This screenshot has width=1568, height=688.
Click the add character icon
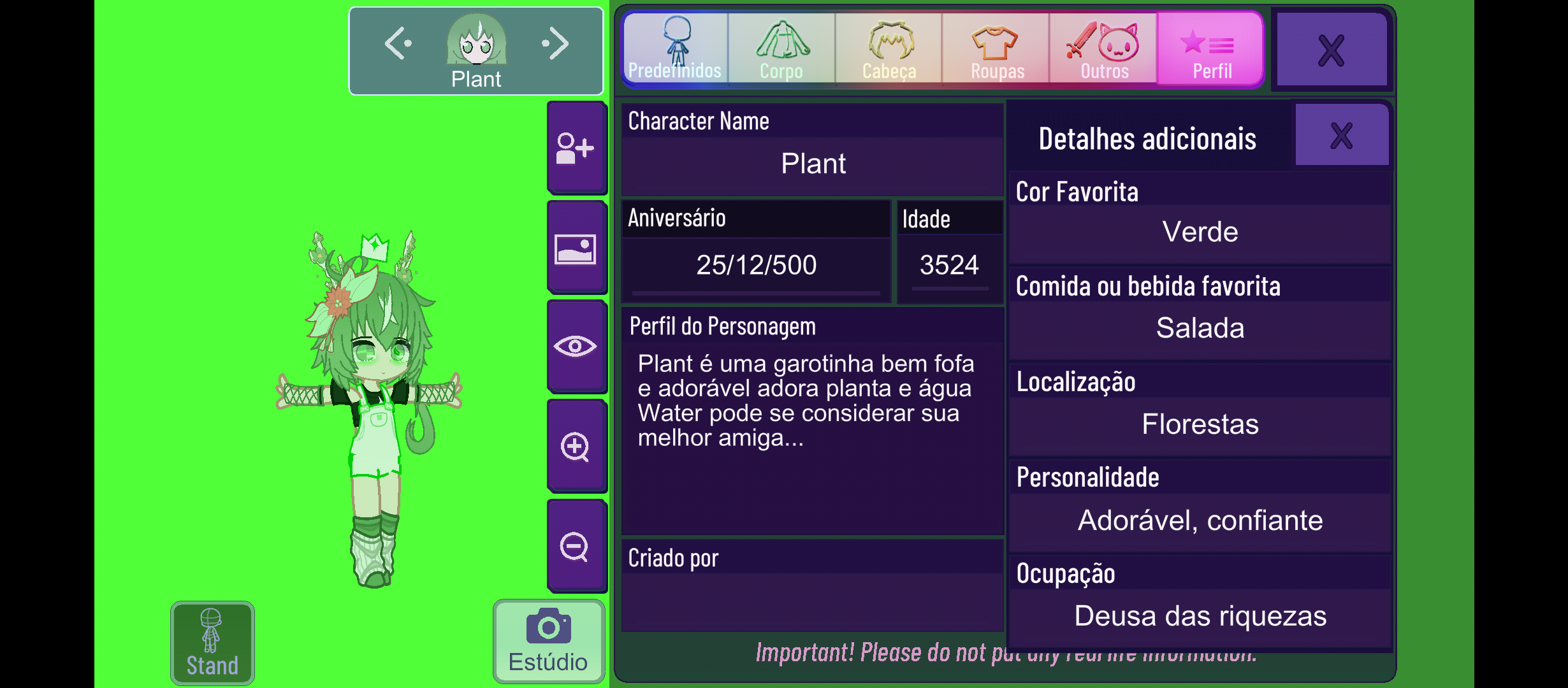click(x=576, y=148)
